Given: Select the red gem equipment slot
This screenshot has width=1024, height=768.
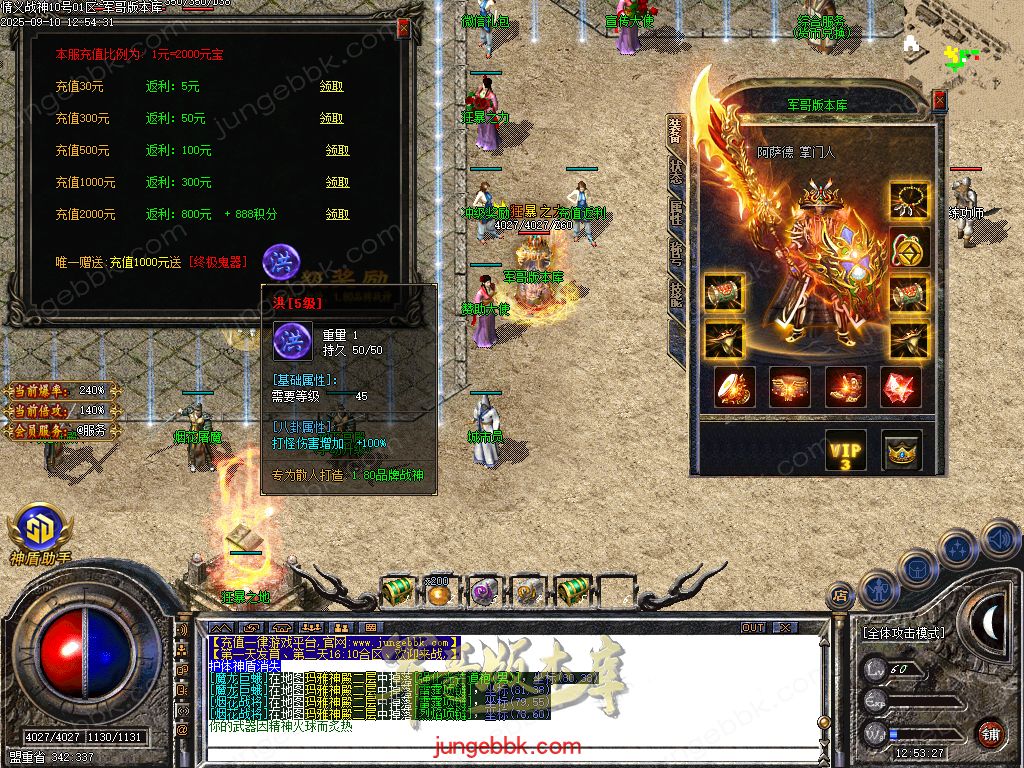Looking at the screenshot, I should tap(900, 387).
